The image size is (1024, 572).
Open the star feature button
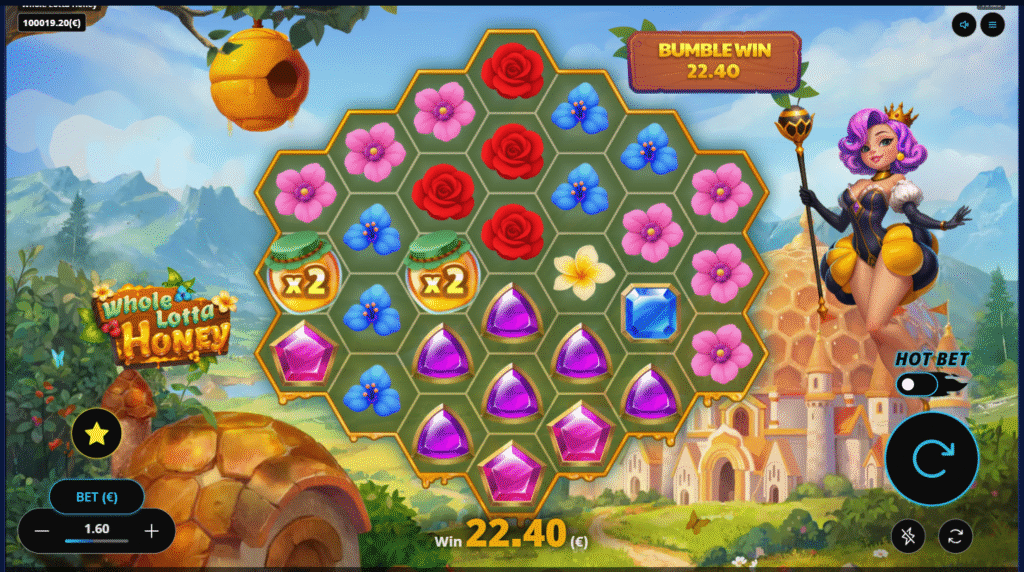tap(97, 434)
